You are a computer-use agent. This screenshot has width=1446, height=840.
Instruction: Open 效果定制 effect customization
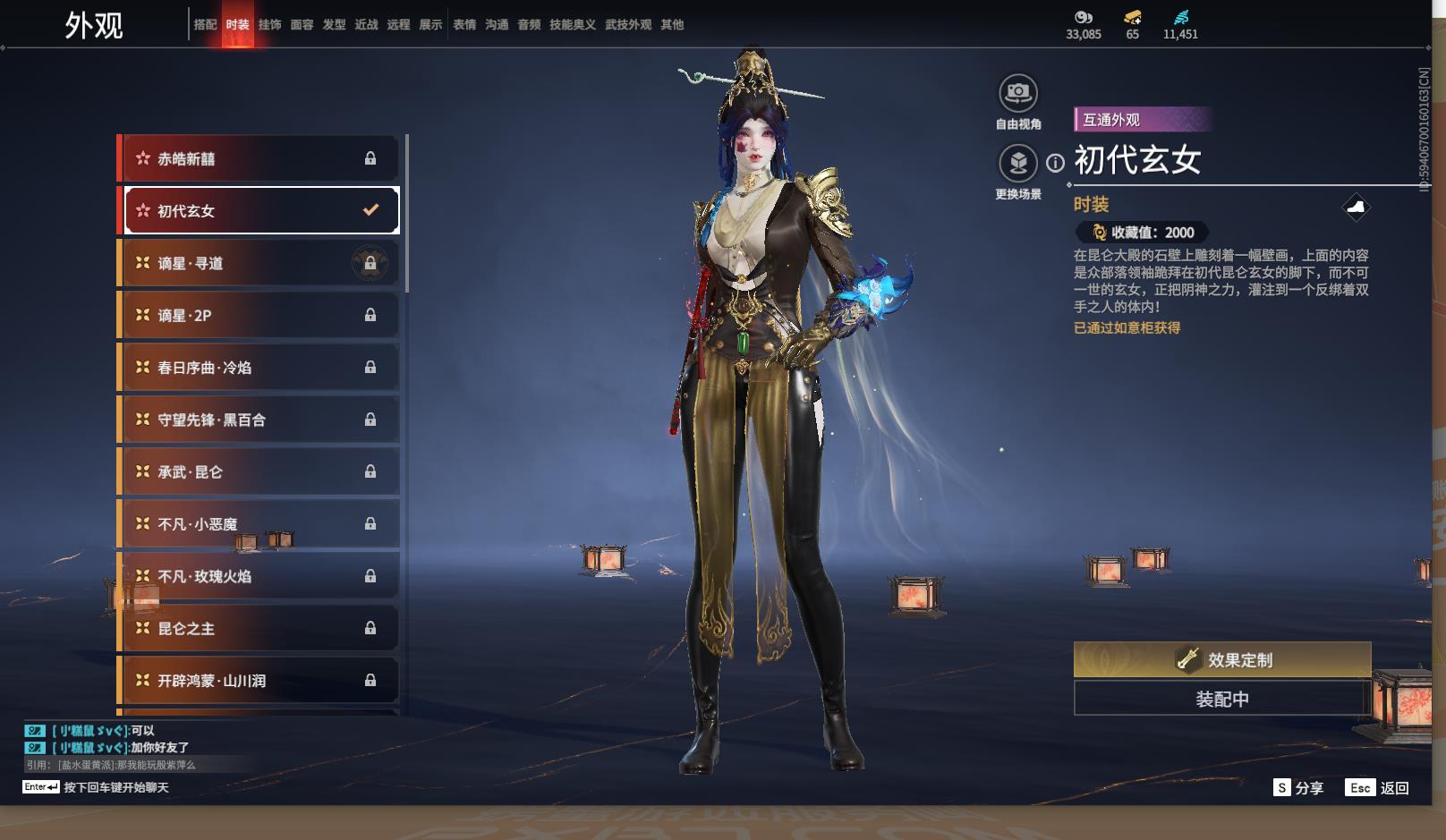(1221, 660)
